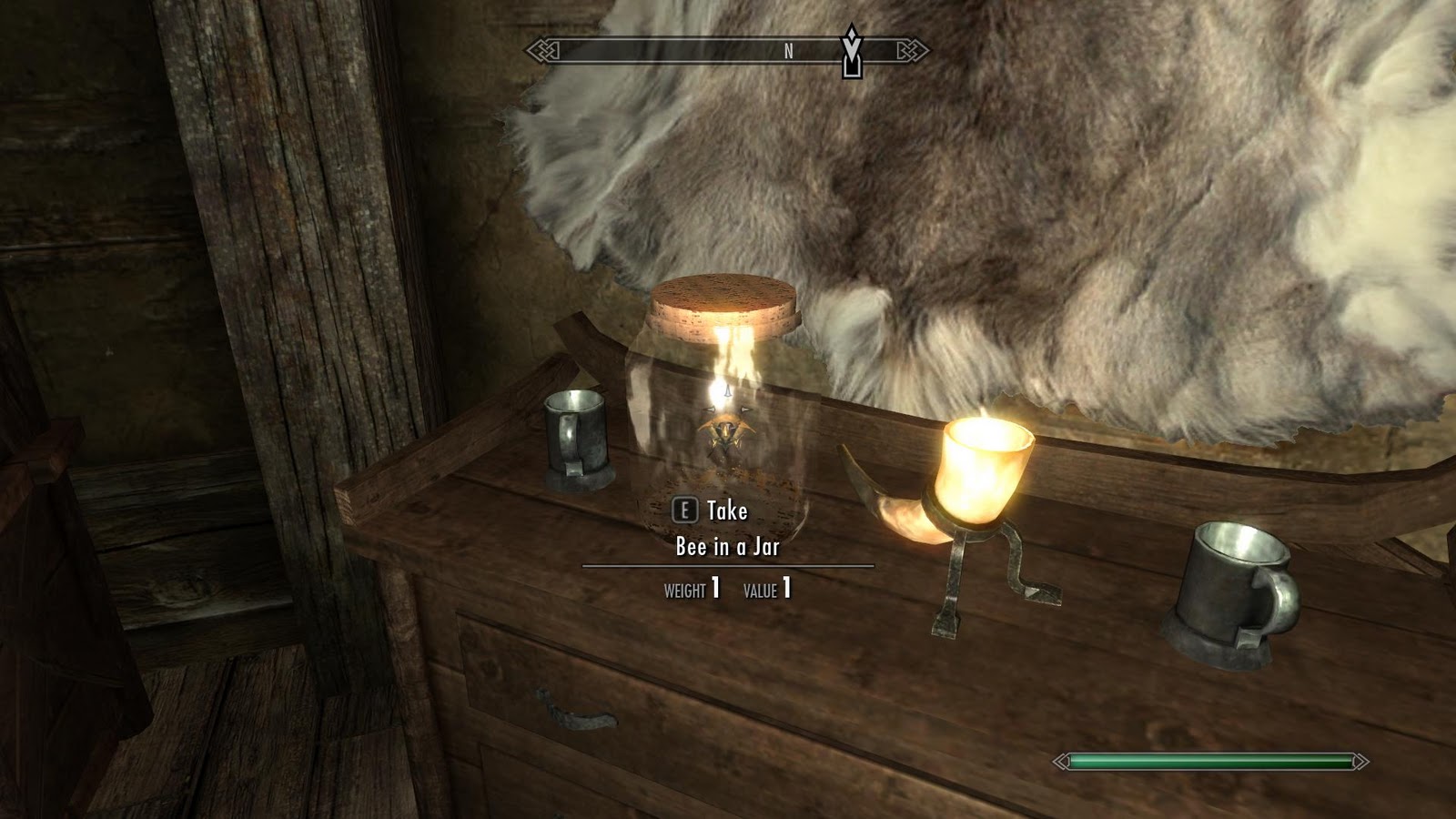The image size is (1456, 819).
Task: Click the VALUE stat value
Action: pyautogui.click(x=785, y=587)
